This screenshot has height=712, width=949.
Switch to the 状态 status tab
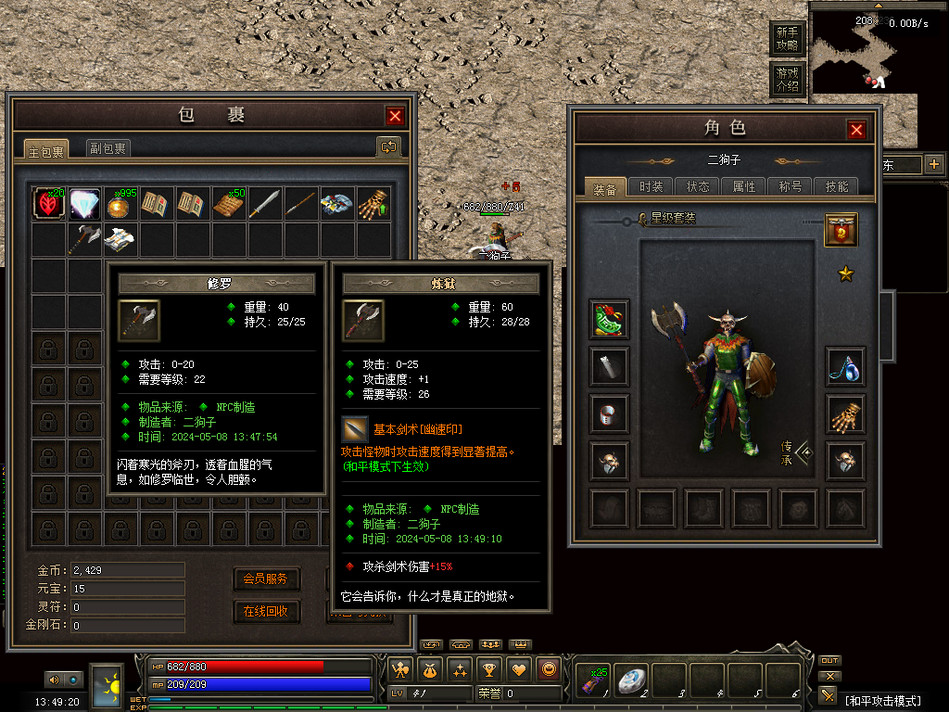[697, 187]
